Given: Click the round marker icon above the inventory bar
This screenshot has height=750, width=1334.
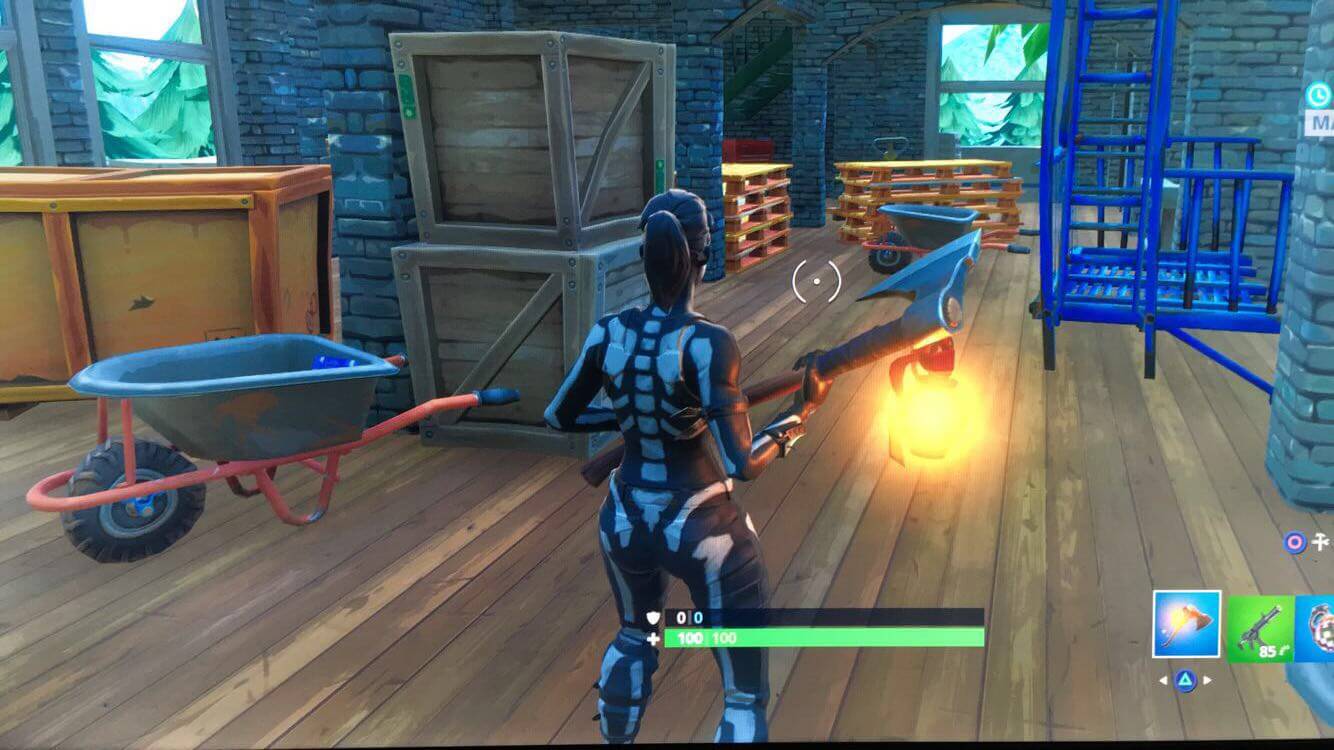Looking at the screenshot, I should tap(1296, 542).
